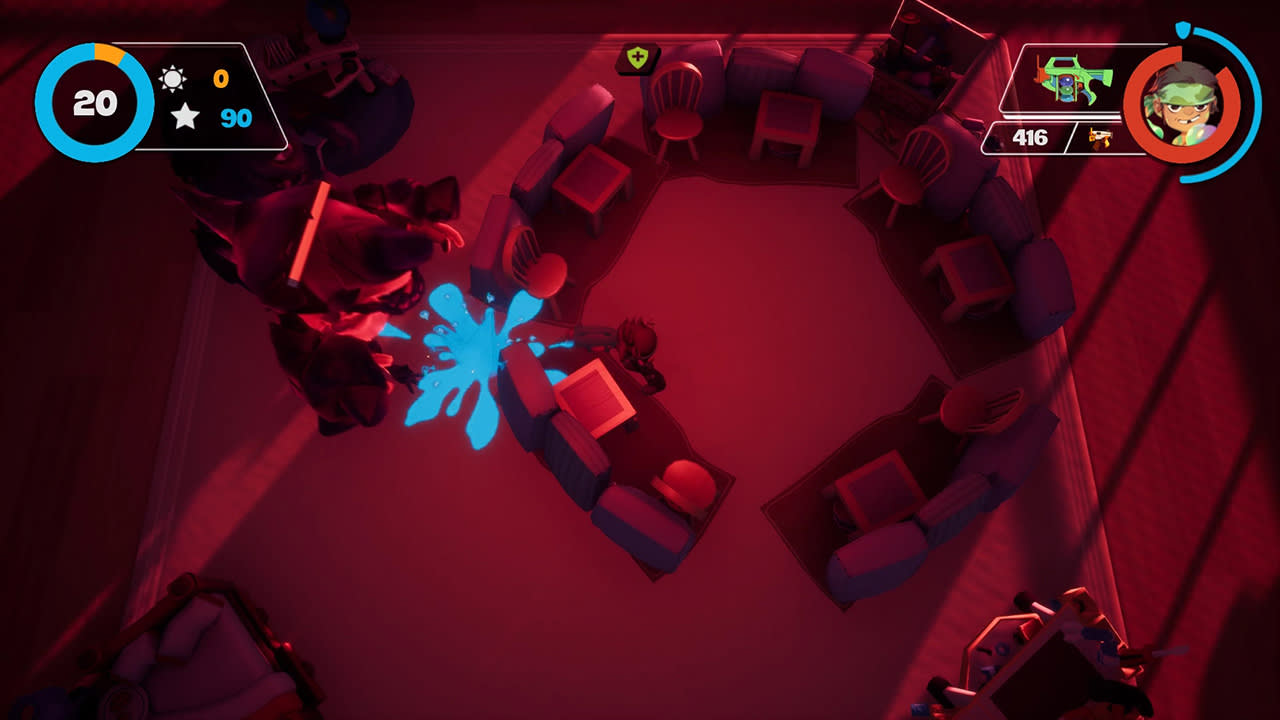Screen dimensions: 1280x720
Task: Click the sun collectible icon
Action: click(x=173, y=78)
